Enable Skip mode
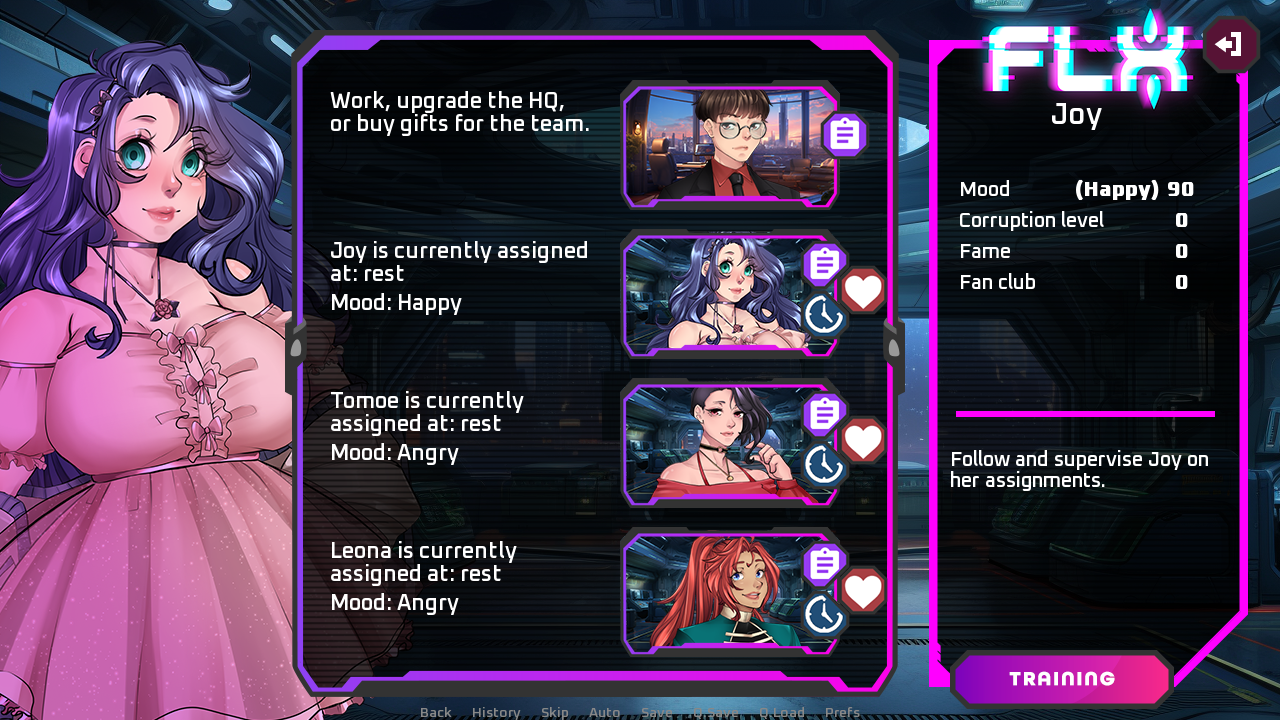 click(x=554, y=712)
